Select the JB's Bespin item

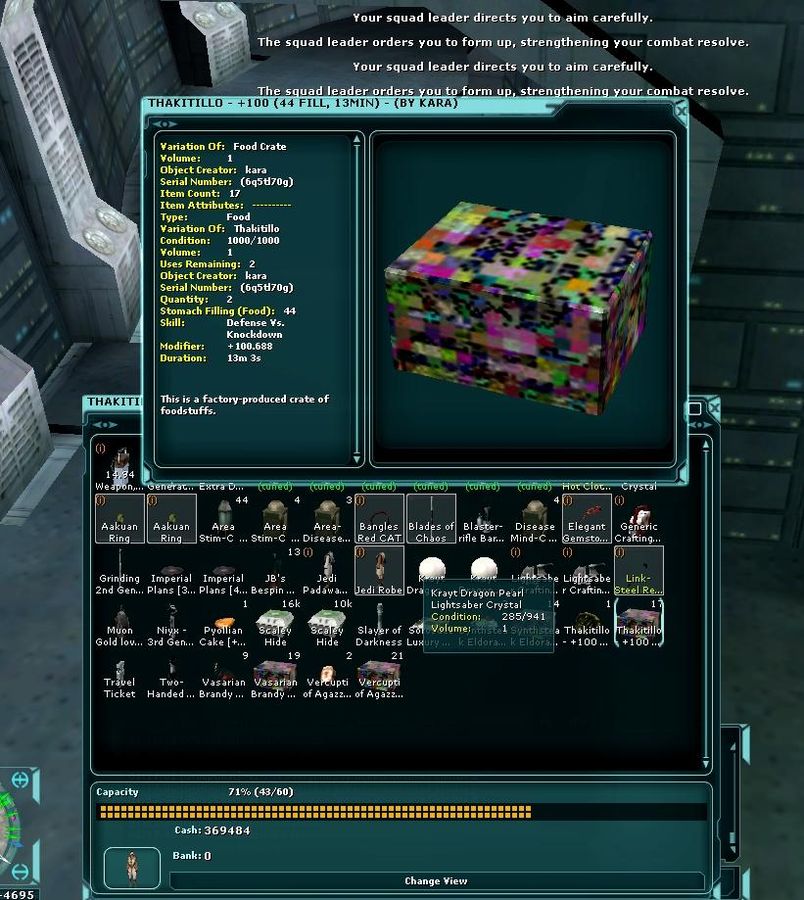(x=275, y=571)
